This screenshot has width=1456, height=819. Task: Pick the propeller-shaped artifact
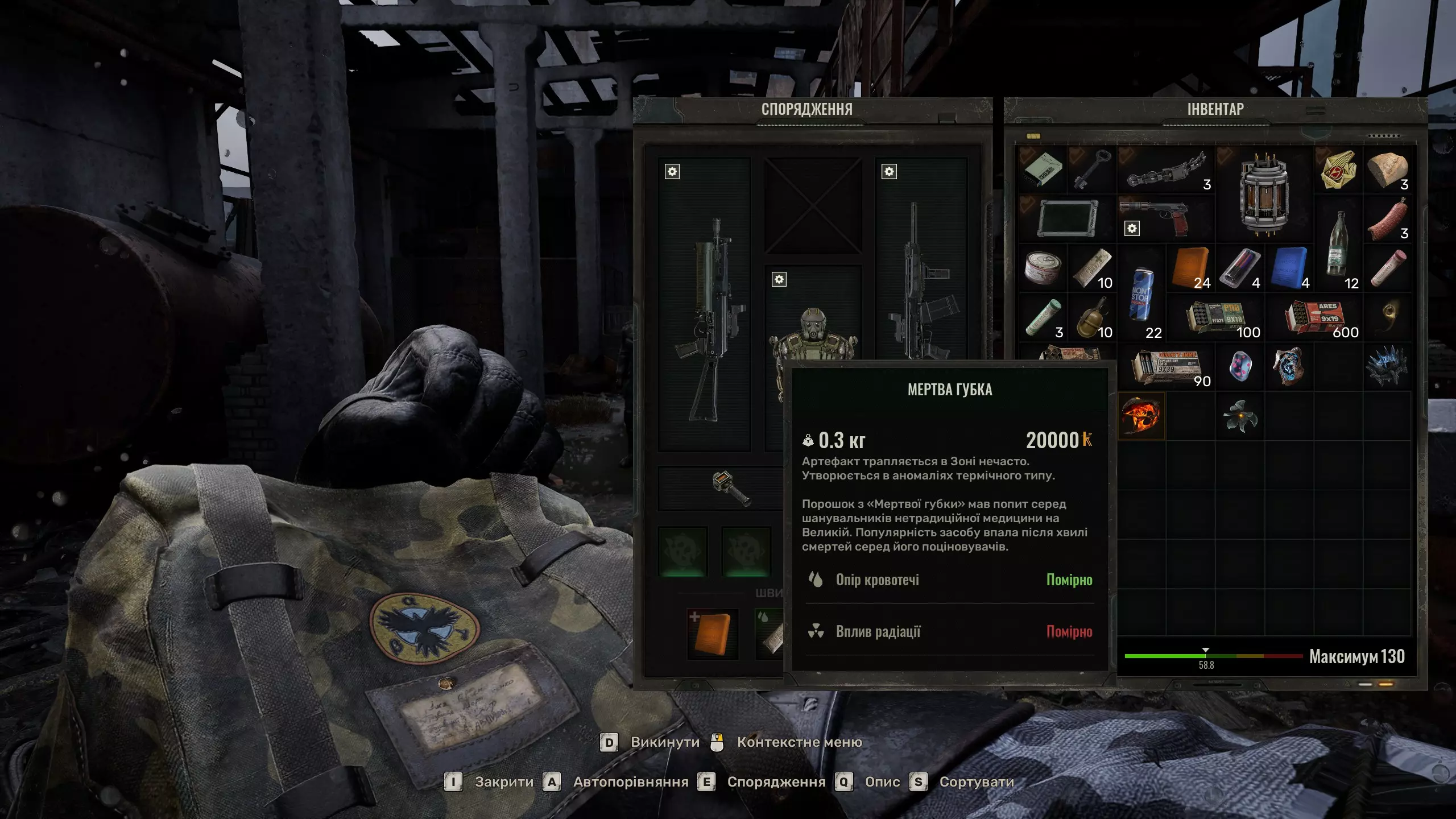tap(1240, 416)
